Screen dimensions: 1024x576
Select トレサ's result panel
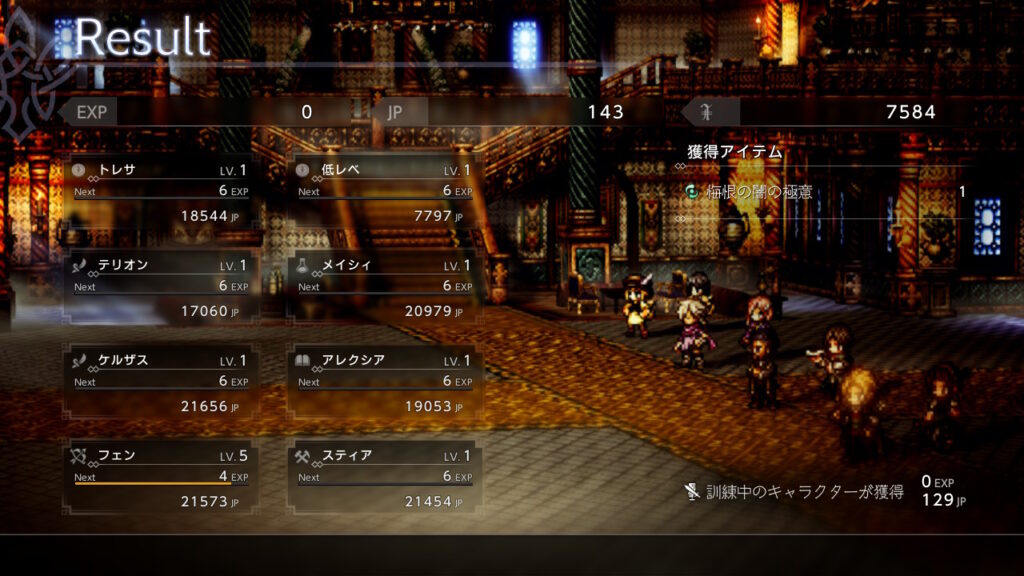click(159, 192)
